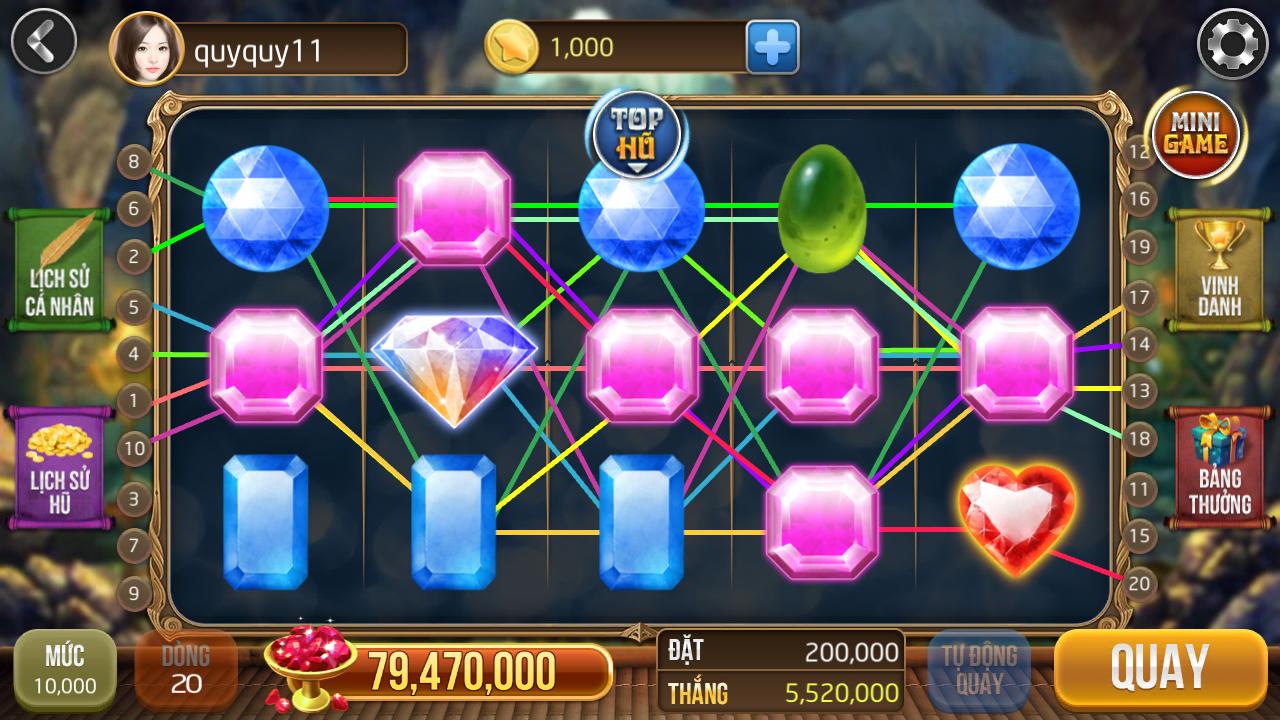
Task: Select payline number 20 marker
Action: coord(1140,583)
